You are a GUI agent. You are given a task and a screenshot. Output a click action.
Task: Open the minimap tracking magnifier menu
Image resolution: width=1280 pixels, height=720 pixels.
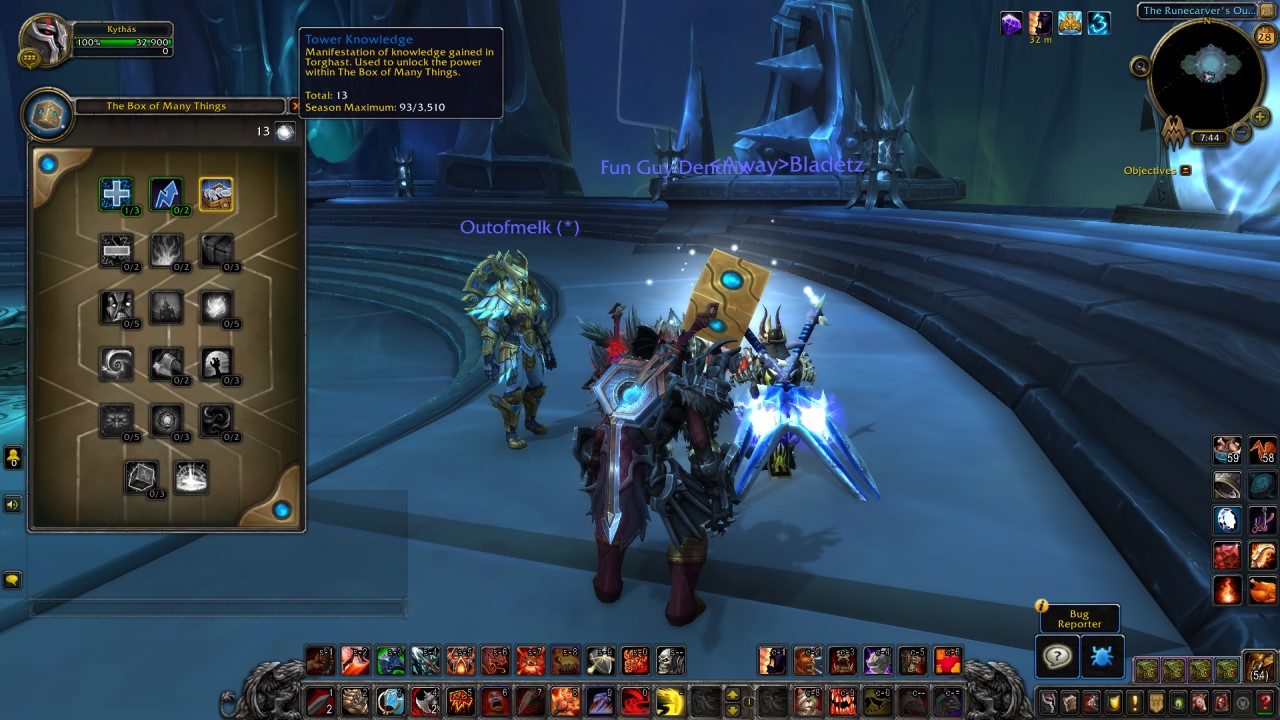1139,65
